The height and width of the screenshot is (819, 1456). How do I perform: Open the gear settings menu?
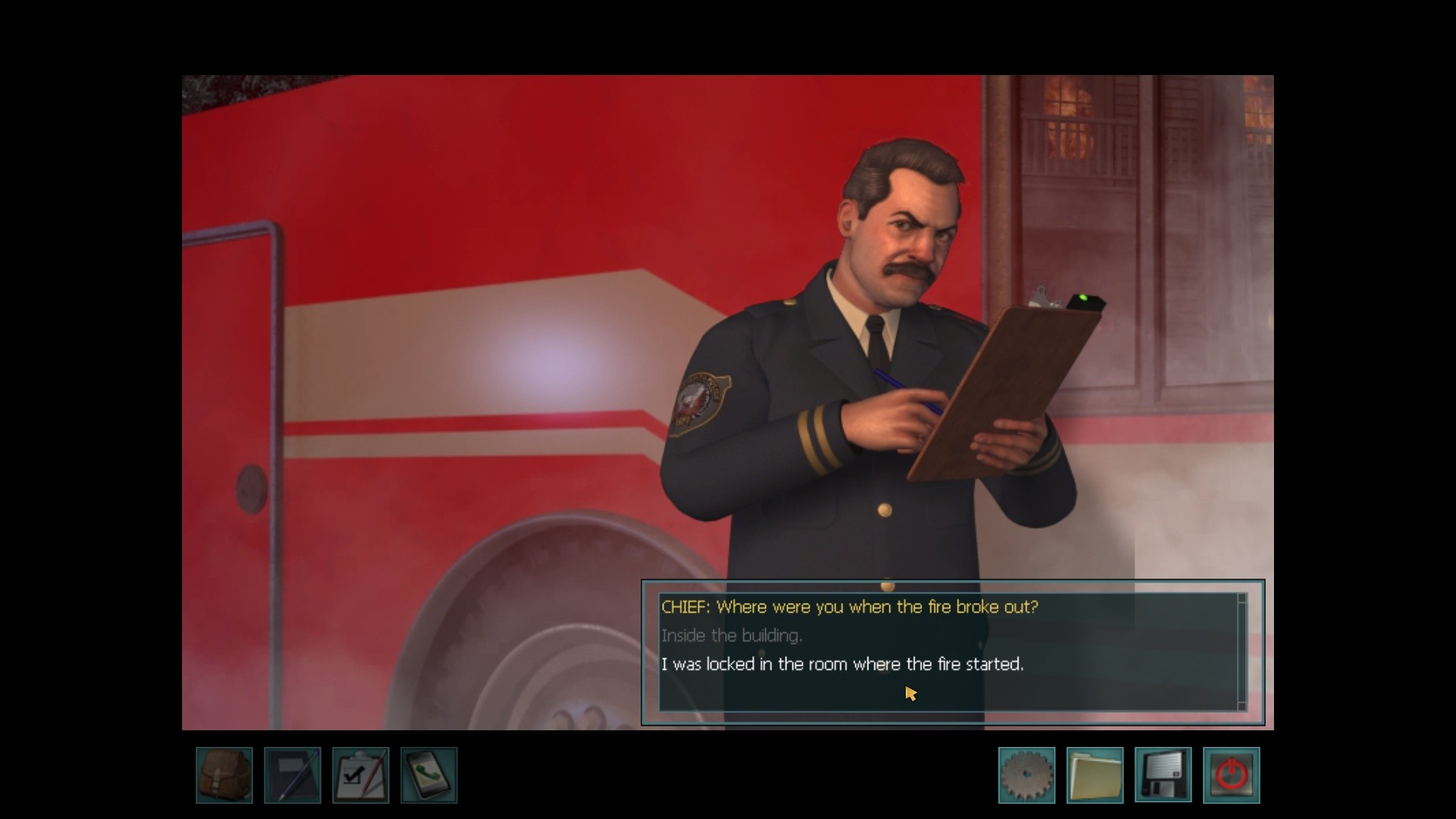coord(1027,775)
